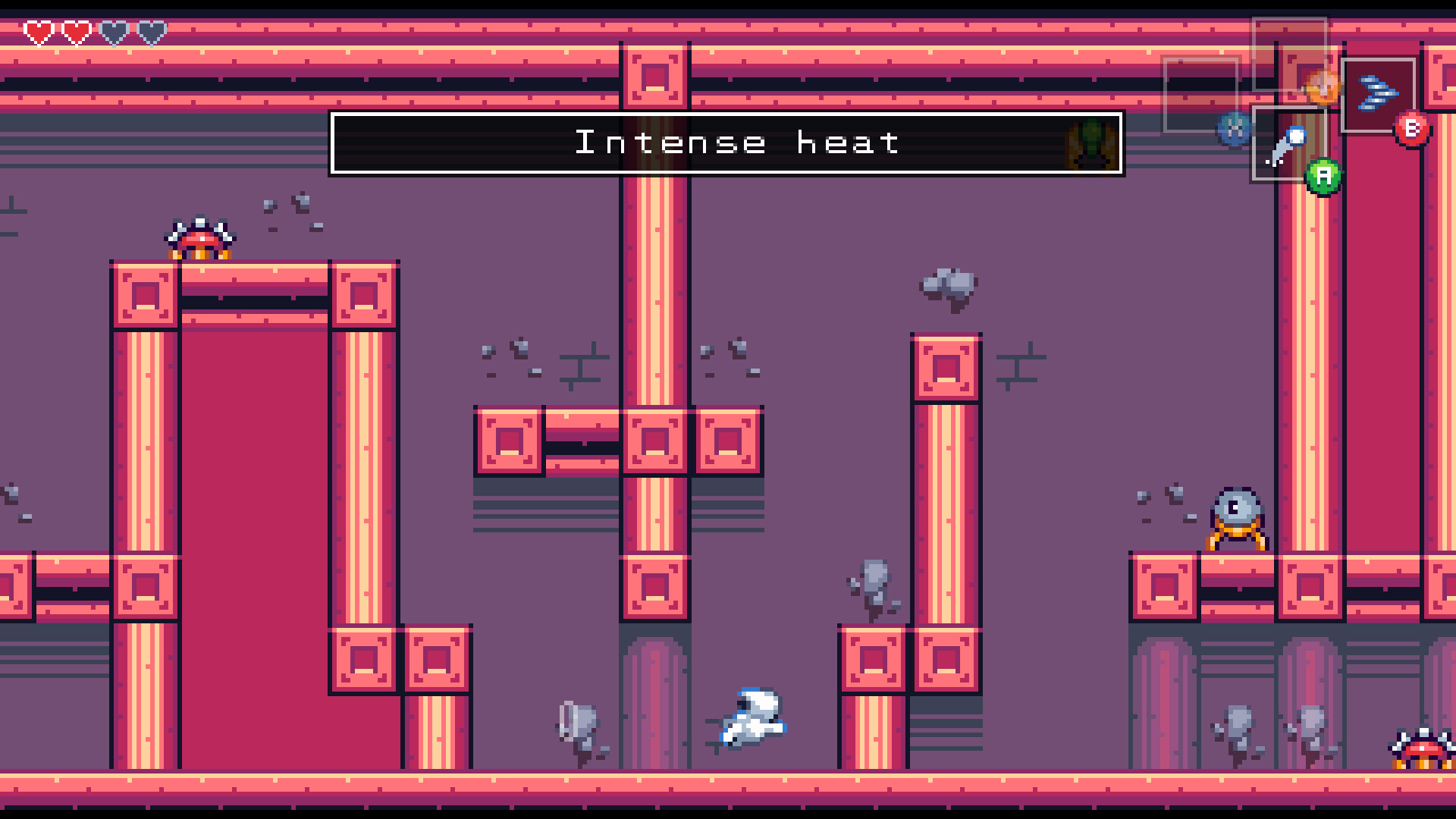Toggle the leftmost empty HUD slot

(1201, 93)
